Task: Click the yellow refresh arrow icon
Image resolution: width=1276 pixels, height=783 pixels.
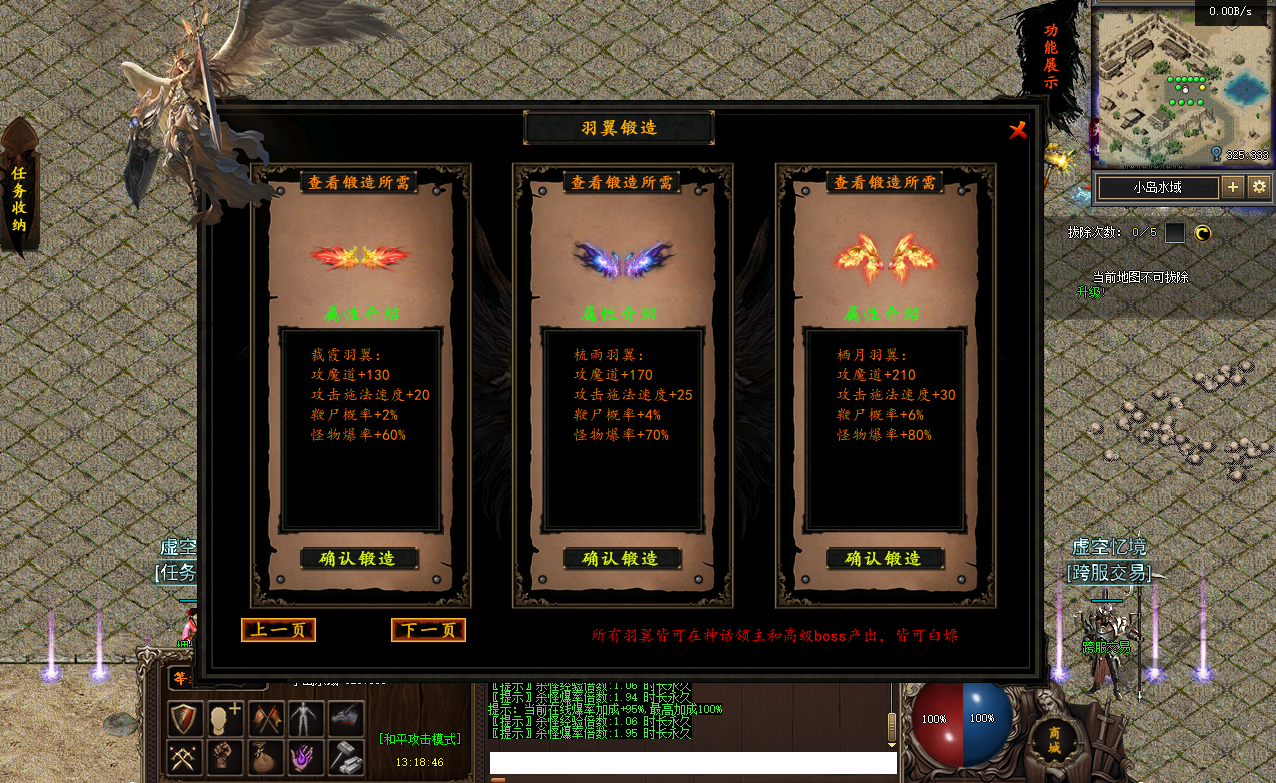Action: point(1202,233)
